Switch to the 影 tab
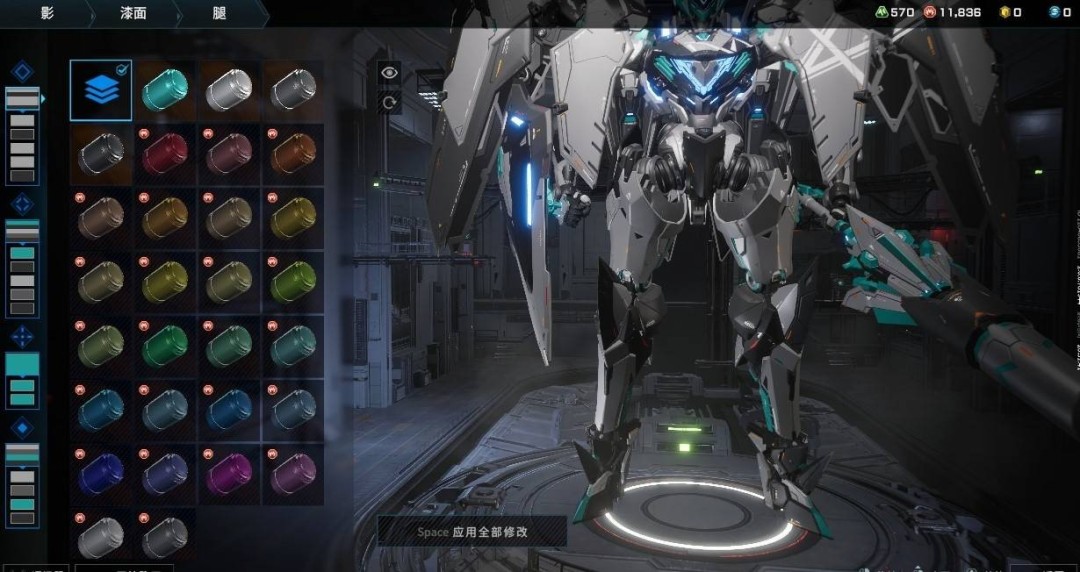The width and height of the screenshot is (1080, 572). (x=47, y=13)
